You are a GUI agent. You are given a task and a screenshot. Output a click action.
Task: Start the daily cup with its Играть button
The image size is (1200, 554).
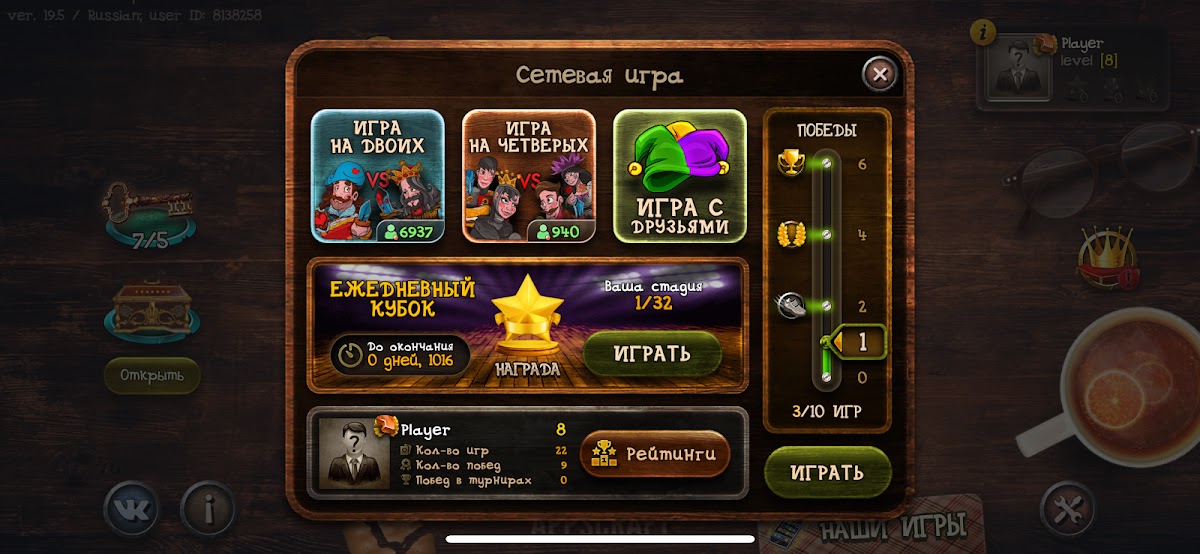(x=652, y=353)
